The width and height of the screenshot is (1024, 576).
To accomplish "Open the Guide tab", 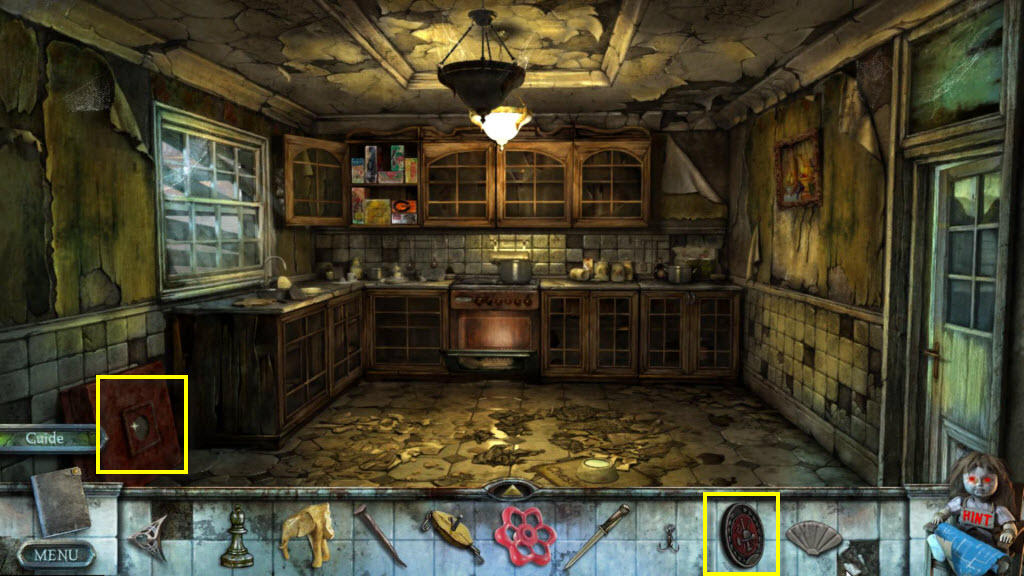I will coord(46,438).
